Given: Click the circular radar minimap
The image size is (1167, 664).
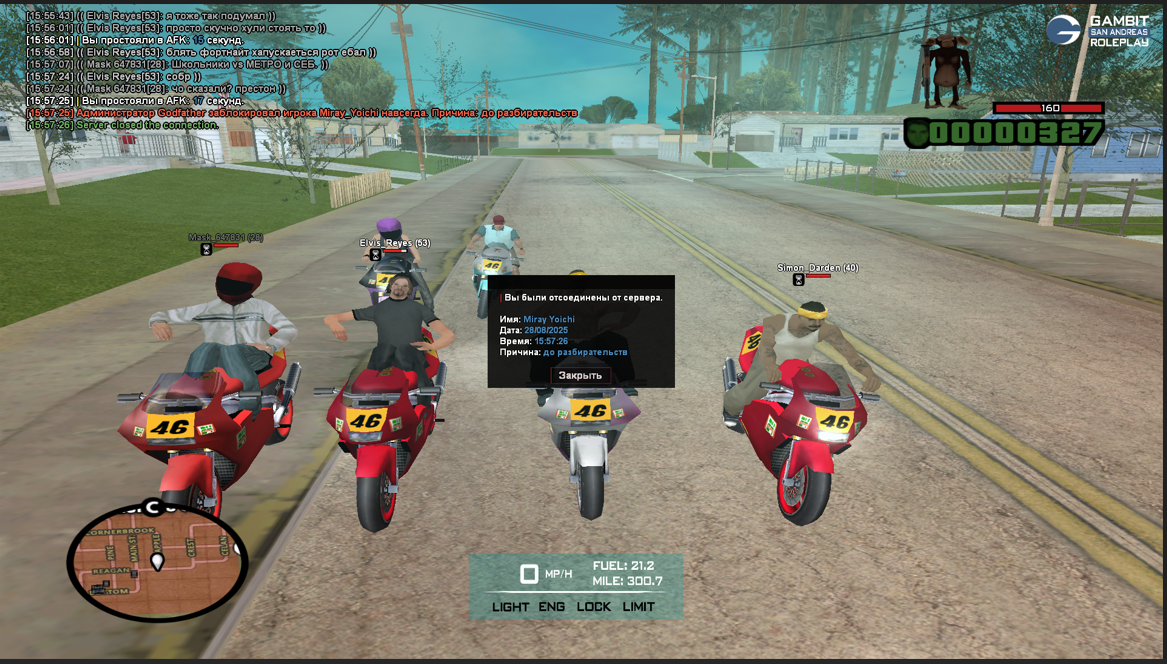Looking at the screenshot, I should [157, 561].
